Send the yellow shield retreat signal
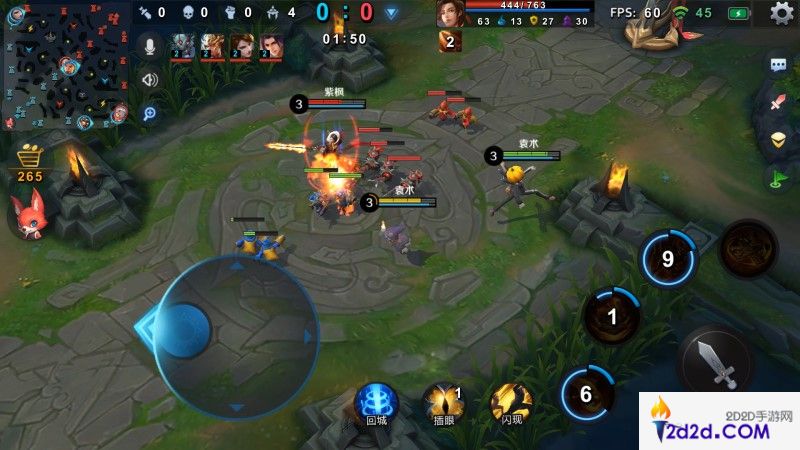This screenshot has height=450, width=800. [779, 139]
